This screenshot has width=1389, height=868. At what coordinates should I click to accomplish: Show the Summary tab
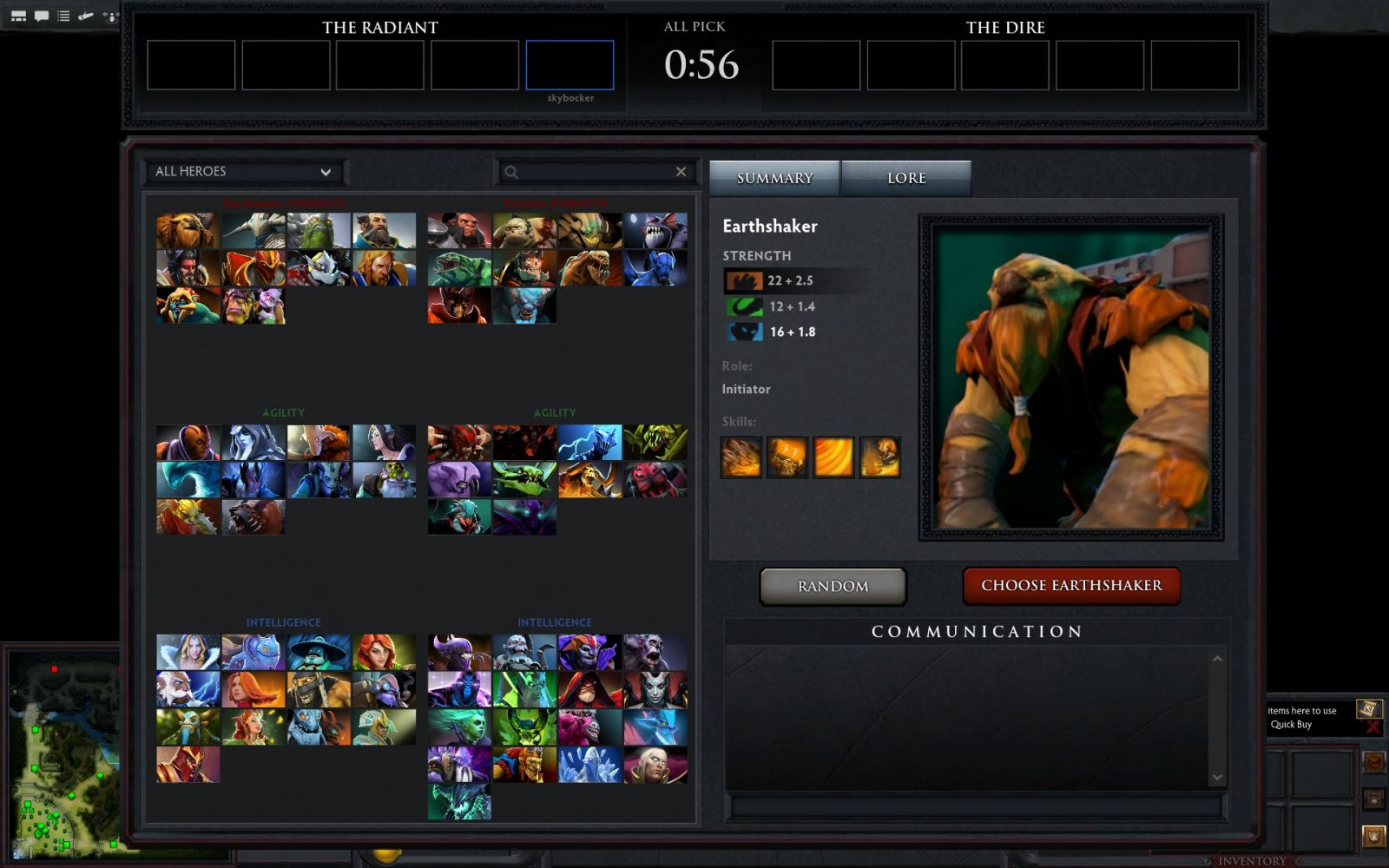tap(774, 178)
